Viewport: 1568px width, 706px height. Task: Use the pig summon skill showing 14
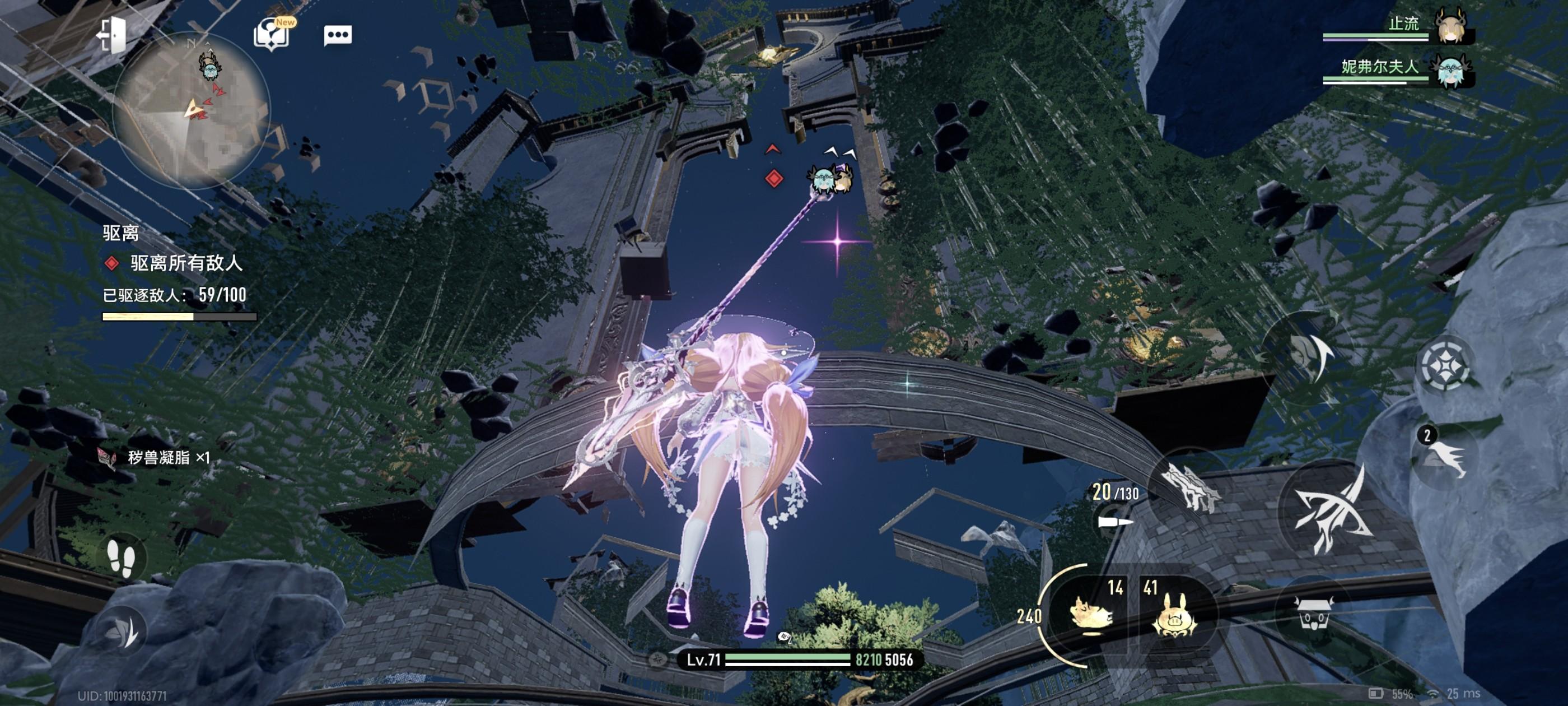tap(1092, 613)
